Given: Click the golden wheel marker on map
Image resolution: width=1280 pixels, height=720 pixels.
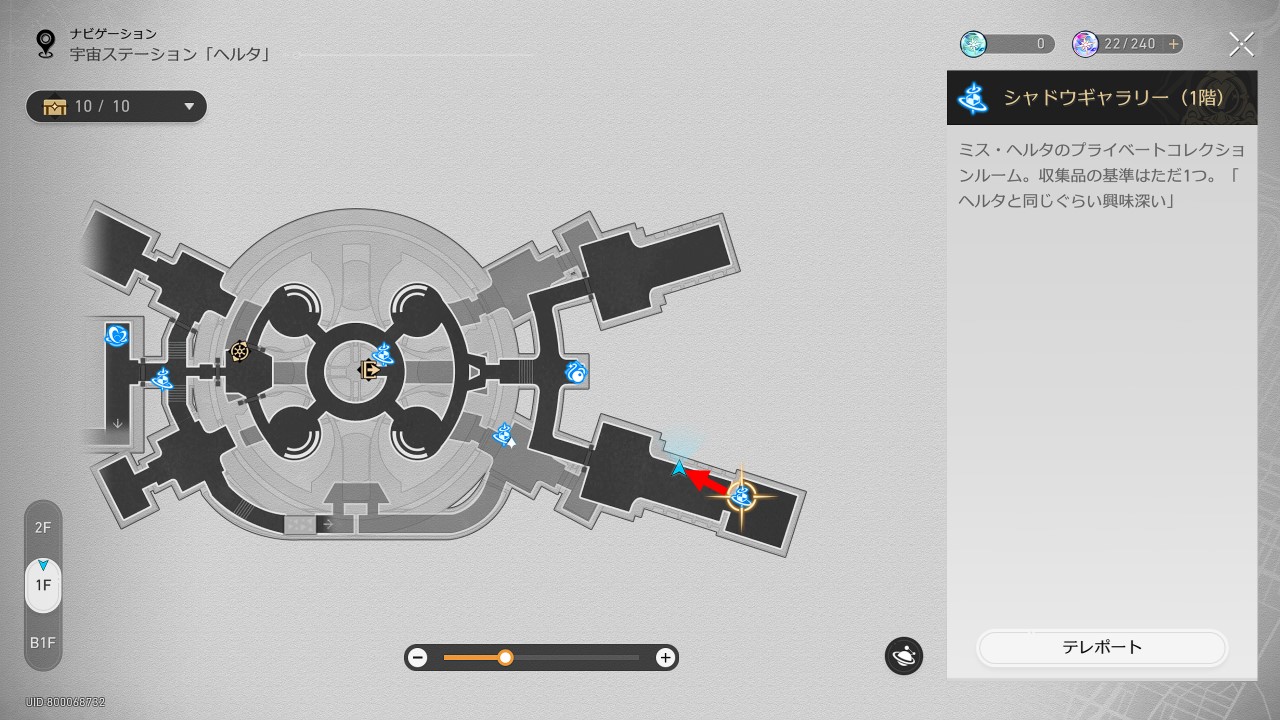Looking at the screenshot, I should [240, 351].
